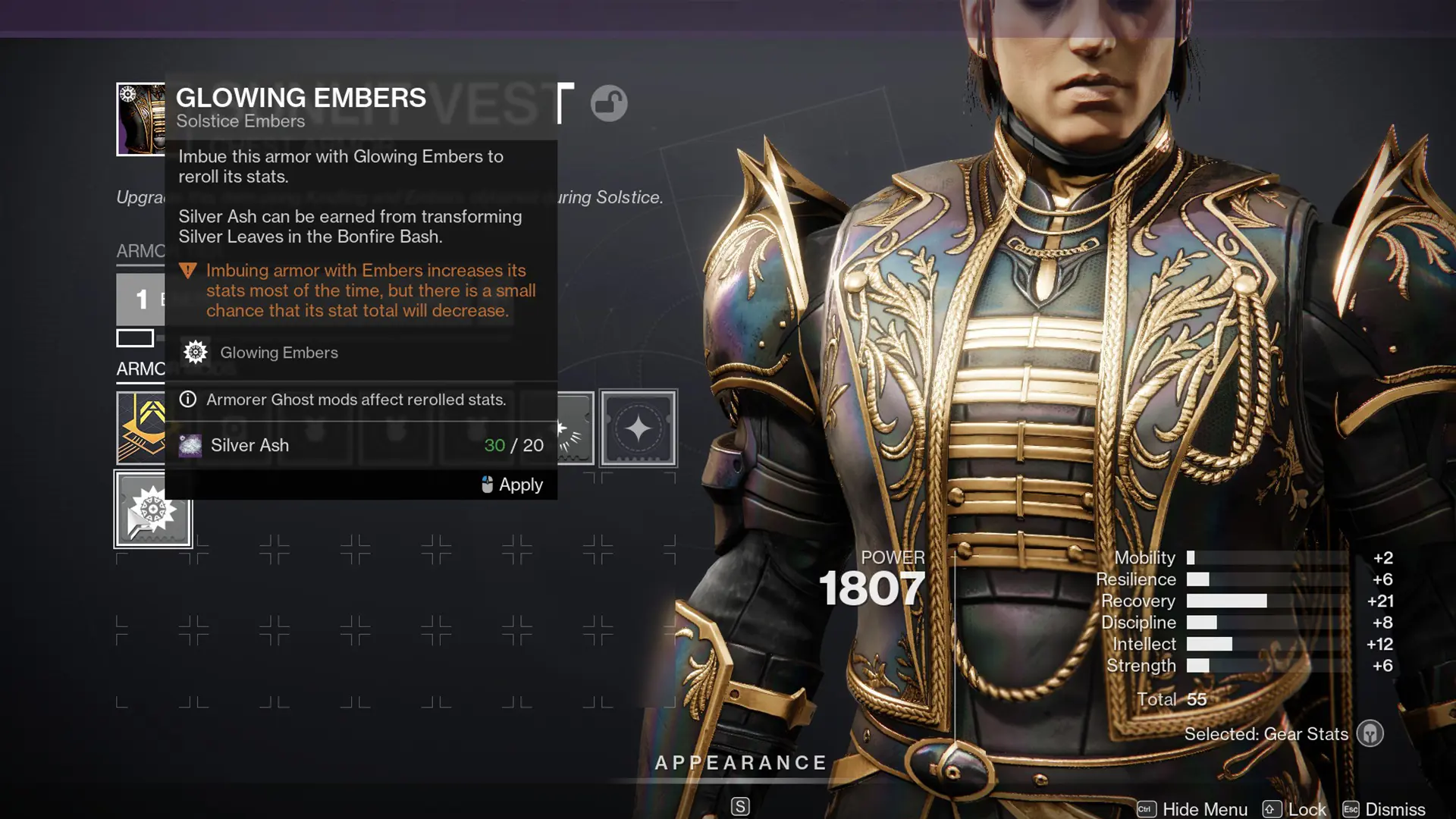Select the highlighted Glowing Embers starburst mod slot
Image resolution: width=1456 pixels, height=819 pixels.
(152, 508)
